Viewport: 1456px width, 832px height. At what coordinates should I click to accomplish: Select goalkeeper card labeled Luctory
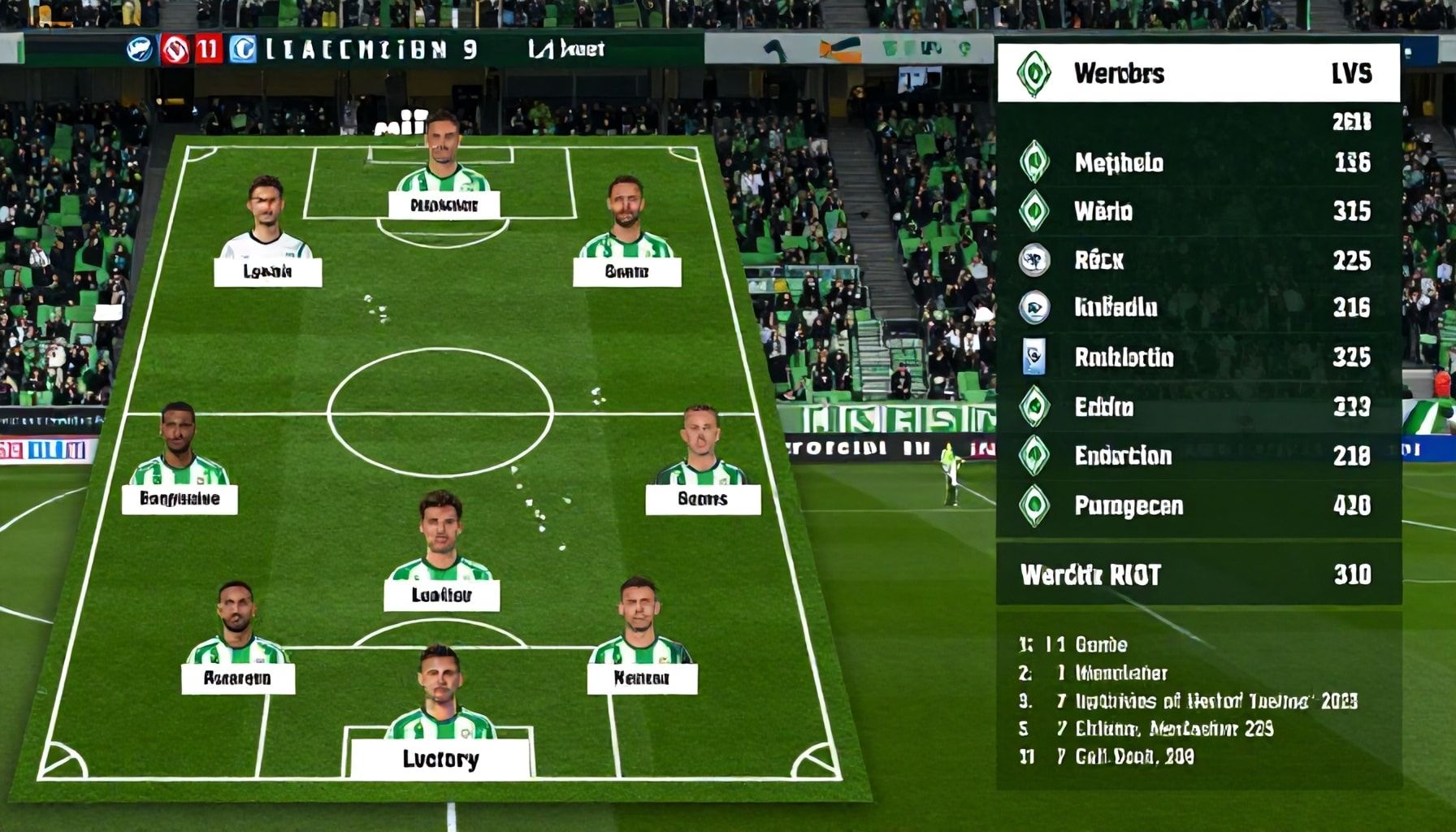click(x=440, y=758)
